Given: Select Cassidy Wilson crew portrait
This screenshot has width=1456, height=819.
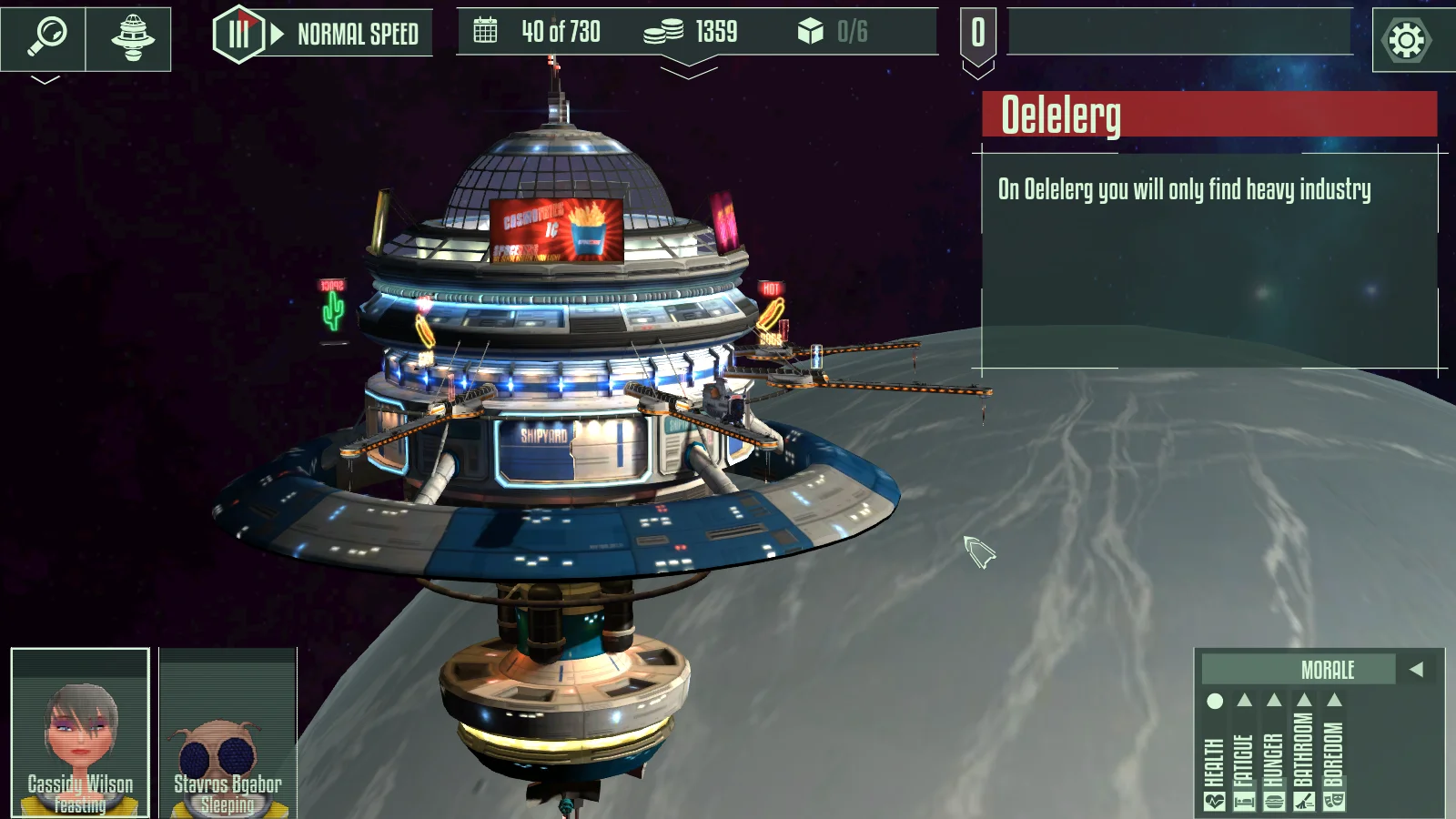Looking at the screenshot, I should pos(80,733).
